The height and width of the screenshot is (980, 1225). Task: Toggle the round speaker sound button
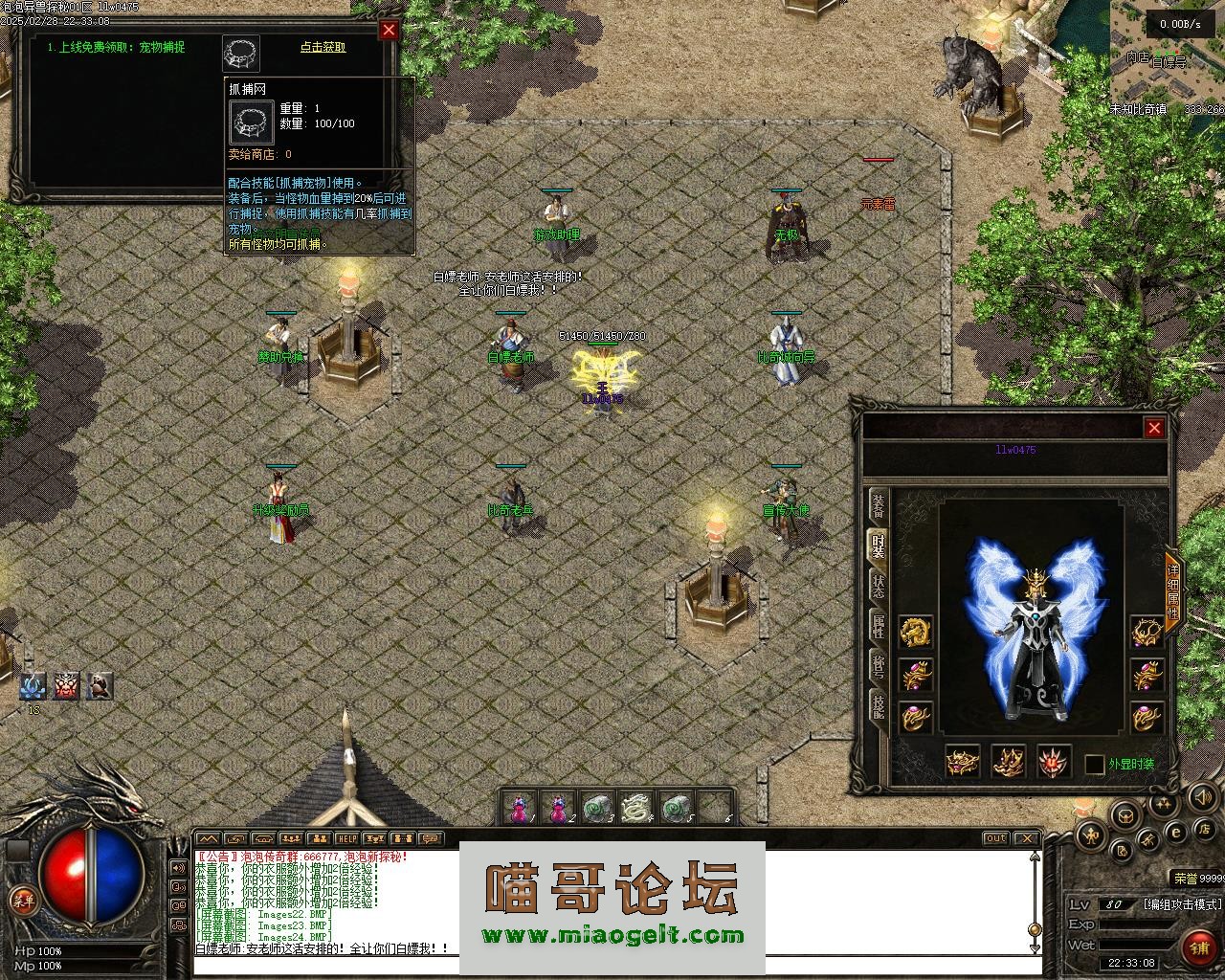tap(1200, 796)
